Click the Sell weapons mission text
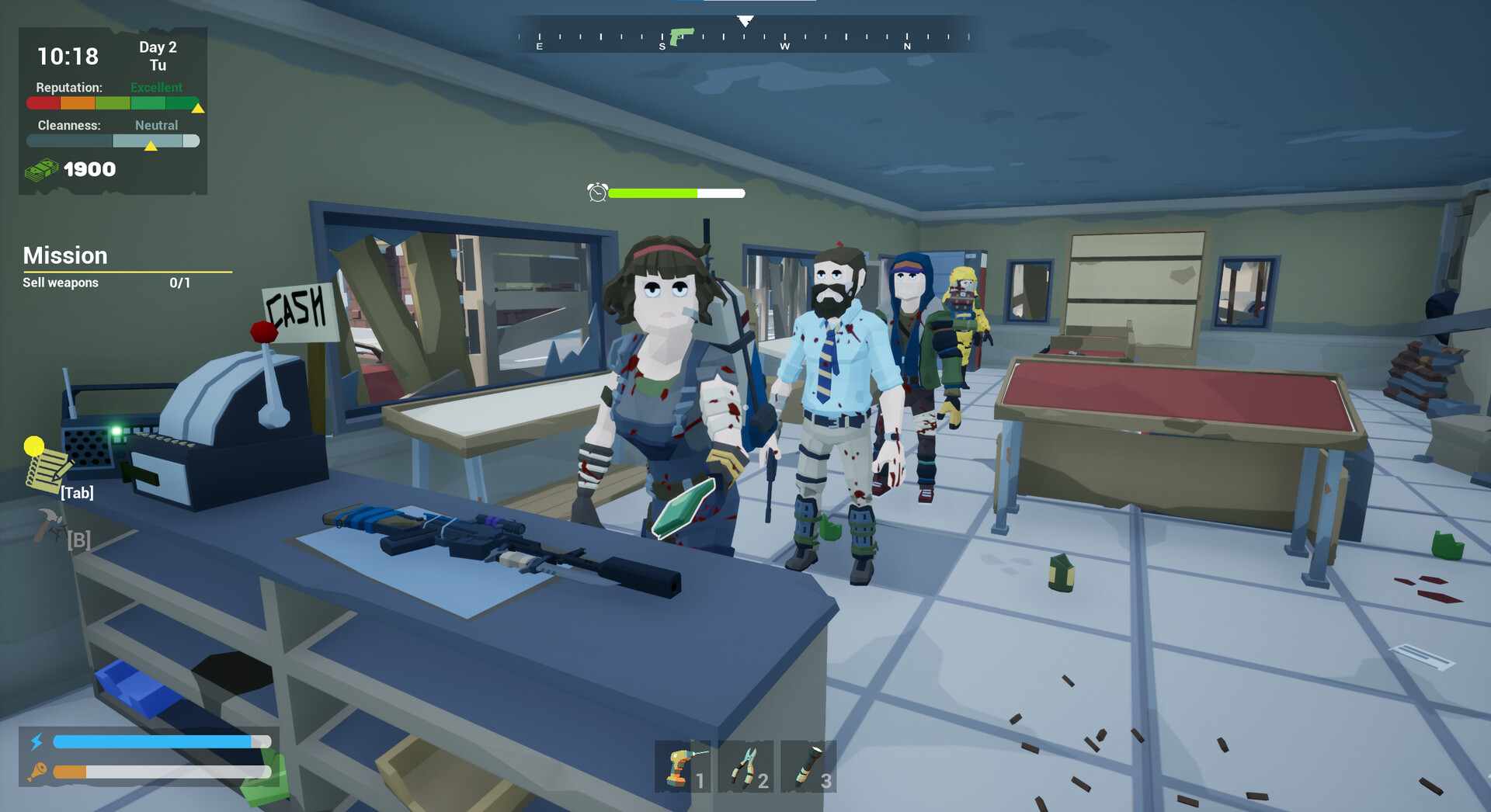Screen dimensions: 1491x812 point(59,283)
